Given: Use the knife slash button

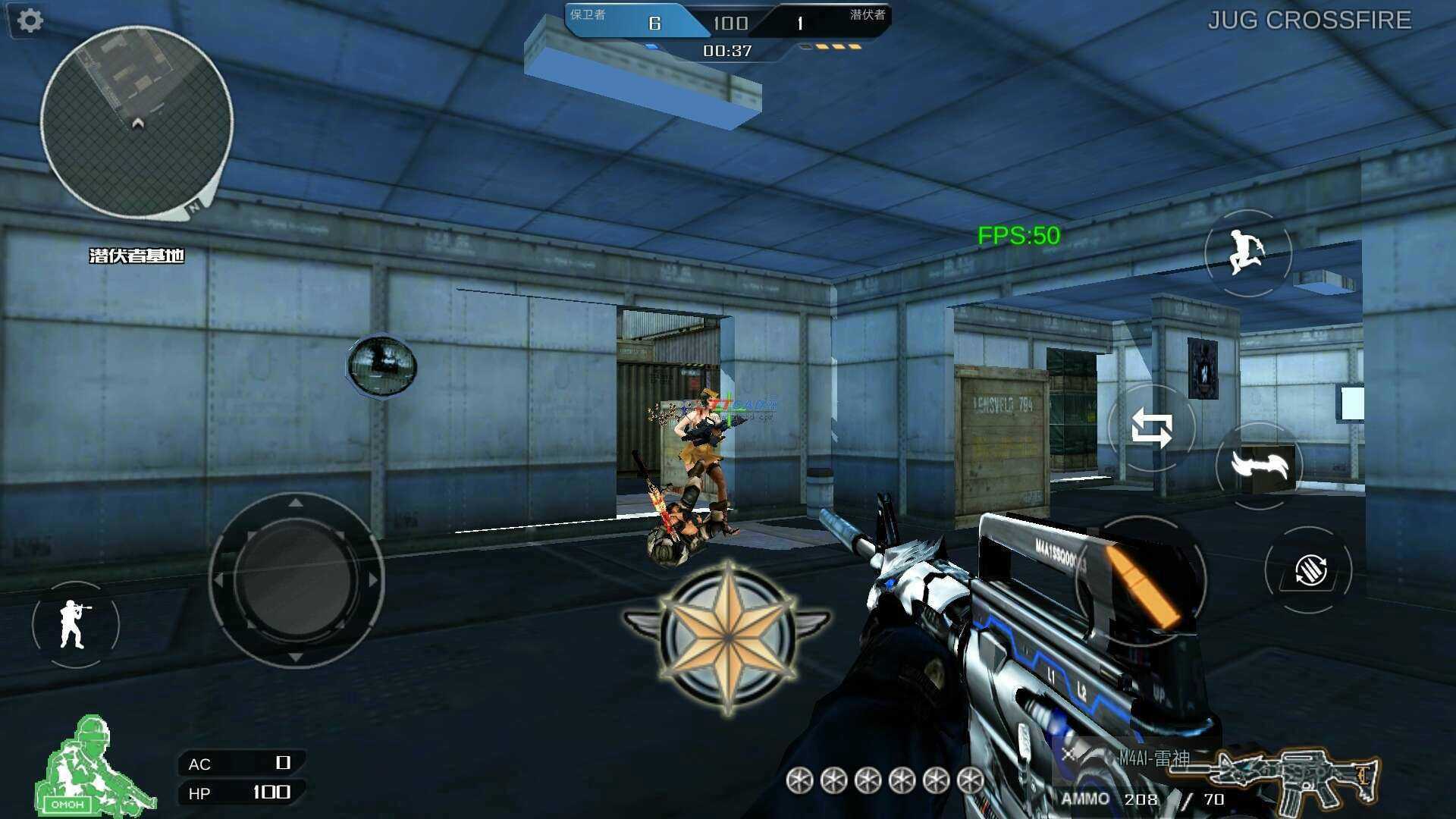Looking at the screenshot, I should 1259,465.
